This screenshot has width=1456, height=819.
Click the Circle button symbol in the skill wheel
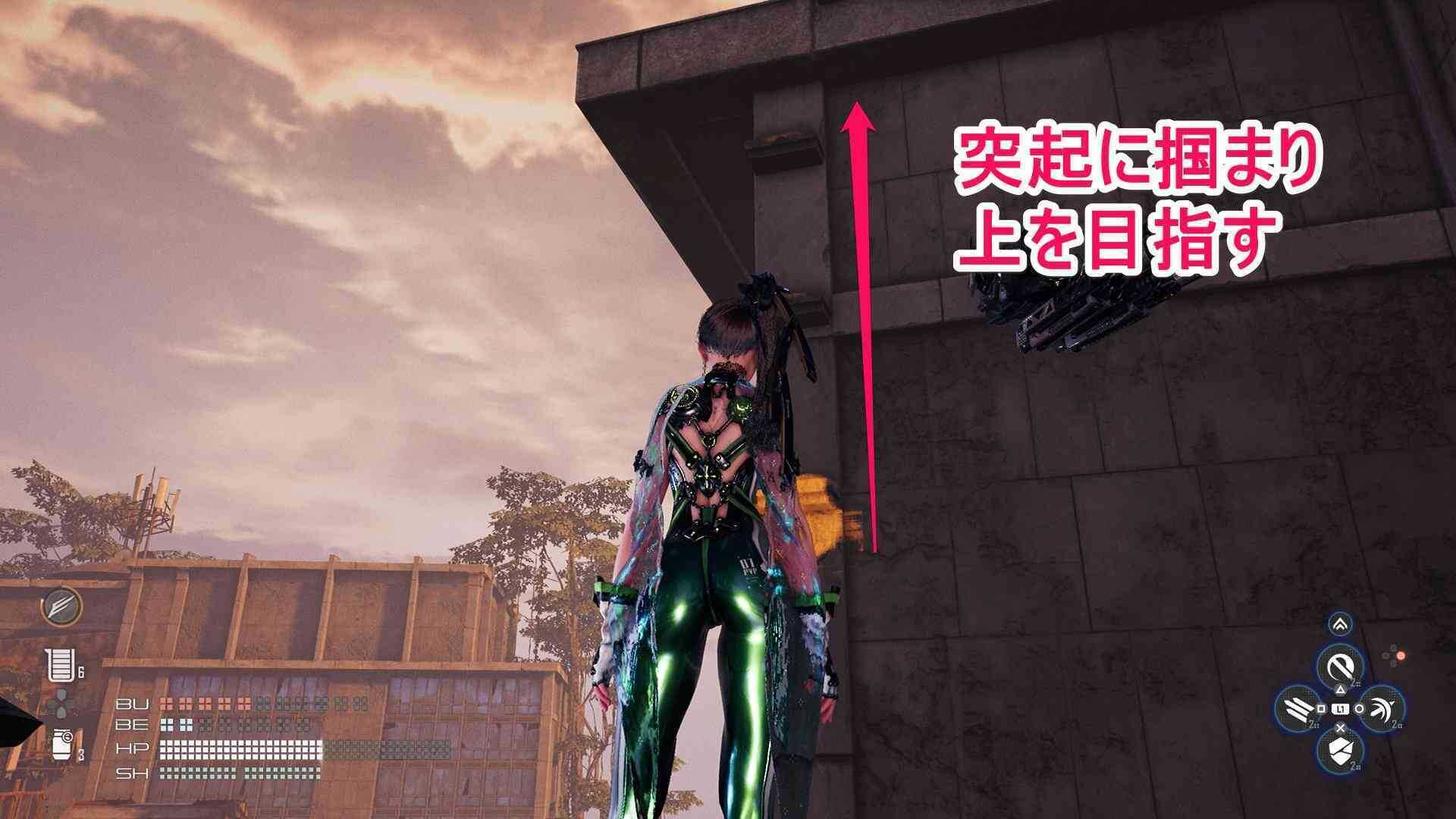(x=1360, y=708)
